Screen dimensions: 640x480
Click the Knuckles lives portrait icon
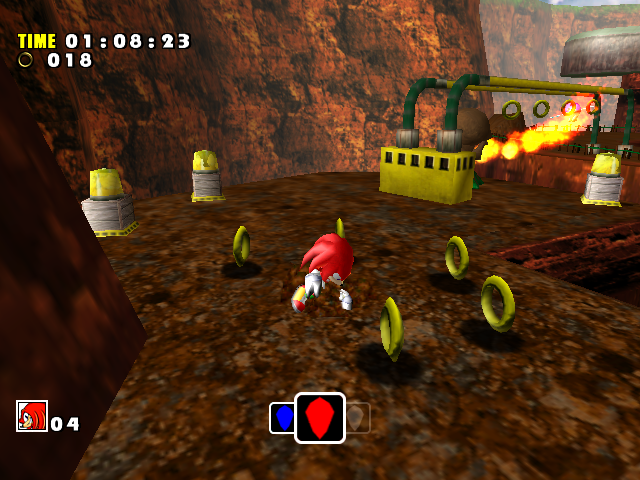pos(32,416)
